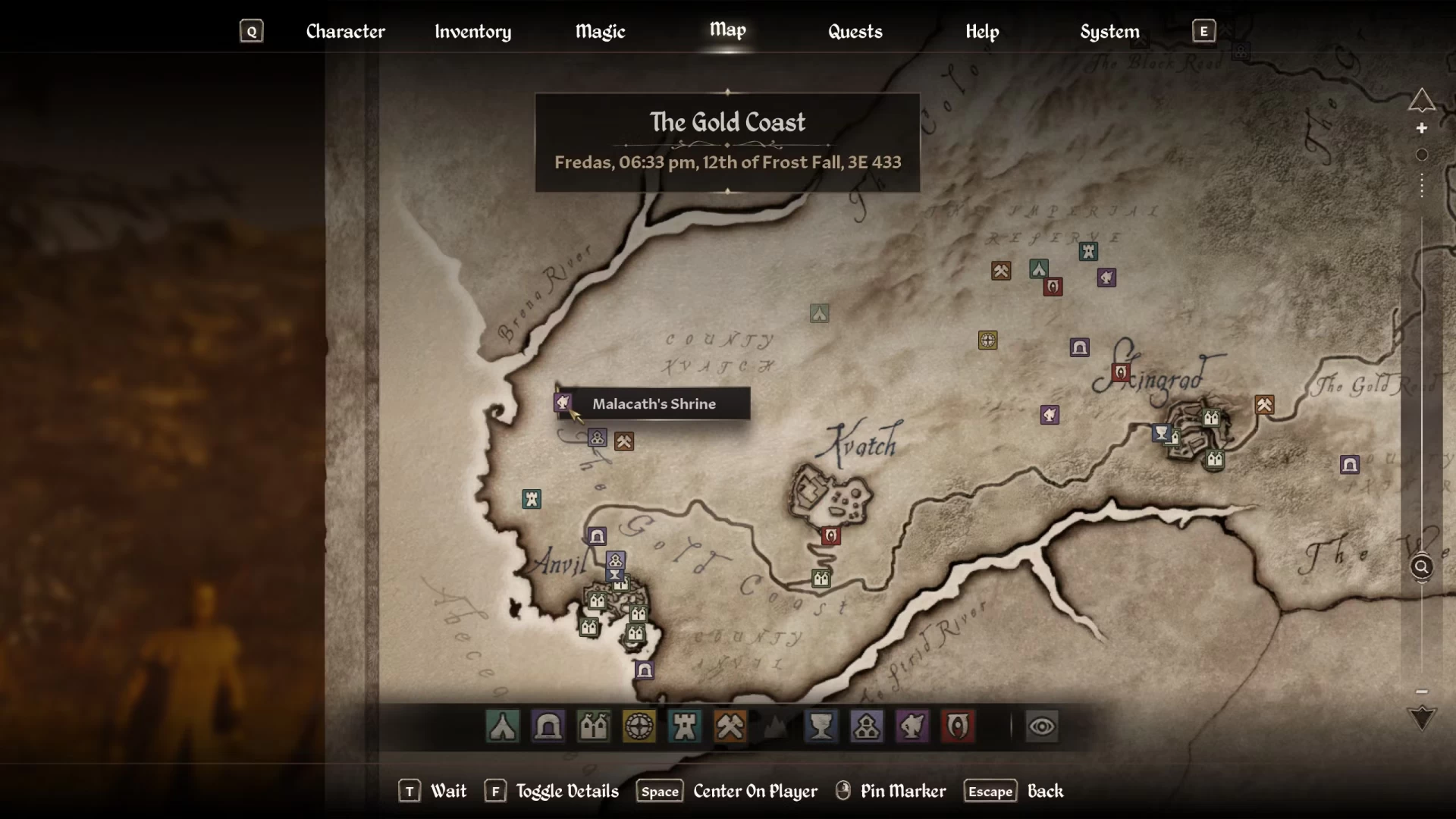
Task: Switch to the Inventory tab
Action: click(472, 31)
